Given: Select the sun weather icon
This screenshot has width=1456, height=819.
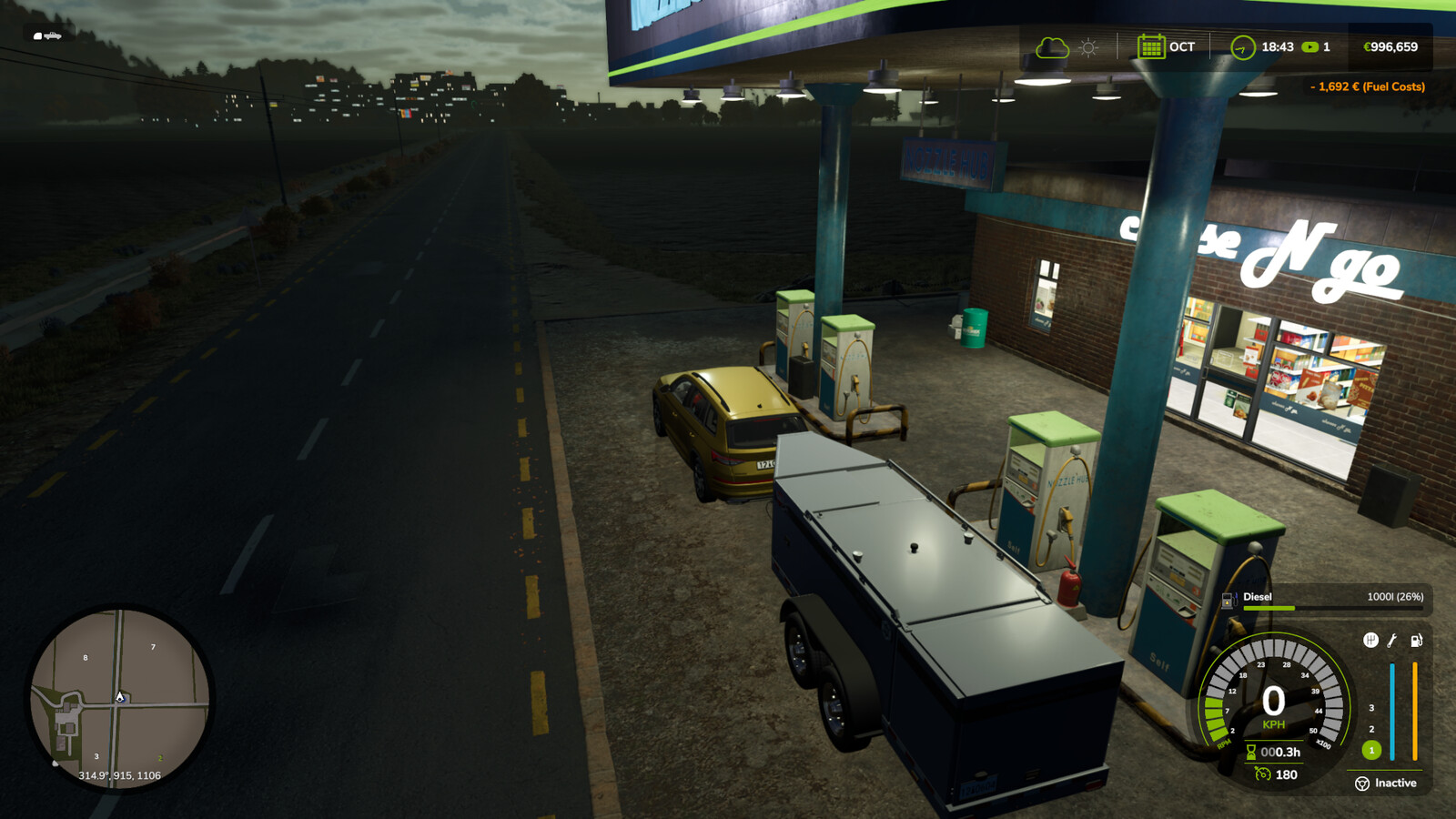Looking at the screenshot, I should (1086, 46).
